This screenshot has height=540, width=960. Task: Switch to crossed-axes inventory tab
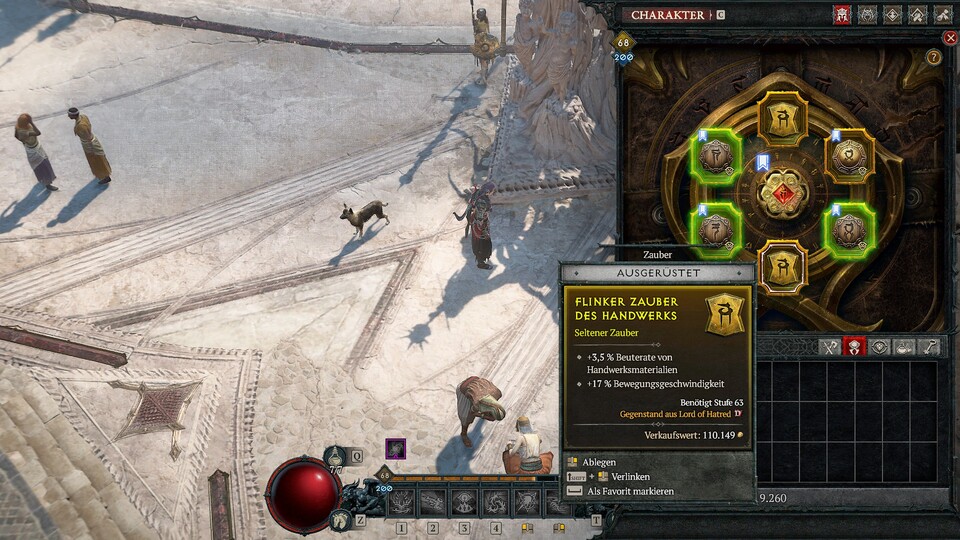point(830,347)
